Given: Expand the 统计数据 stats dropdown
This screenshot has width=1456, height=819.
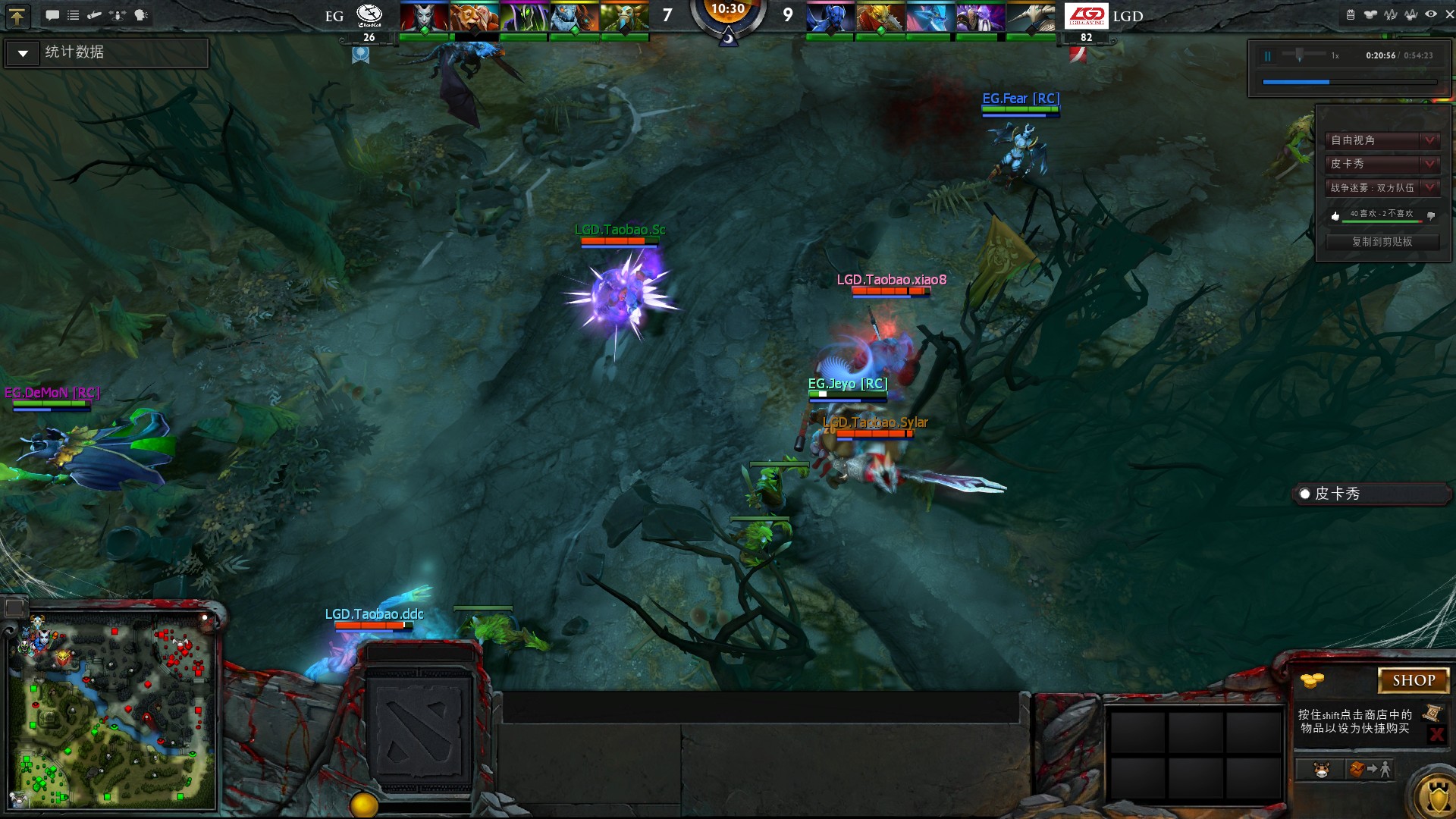Looking at the screenshot, I should [22, 53].
